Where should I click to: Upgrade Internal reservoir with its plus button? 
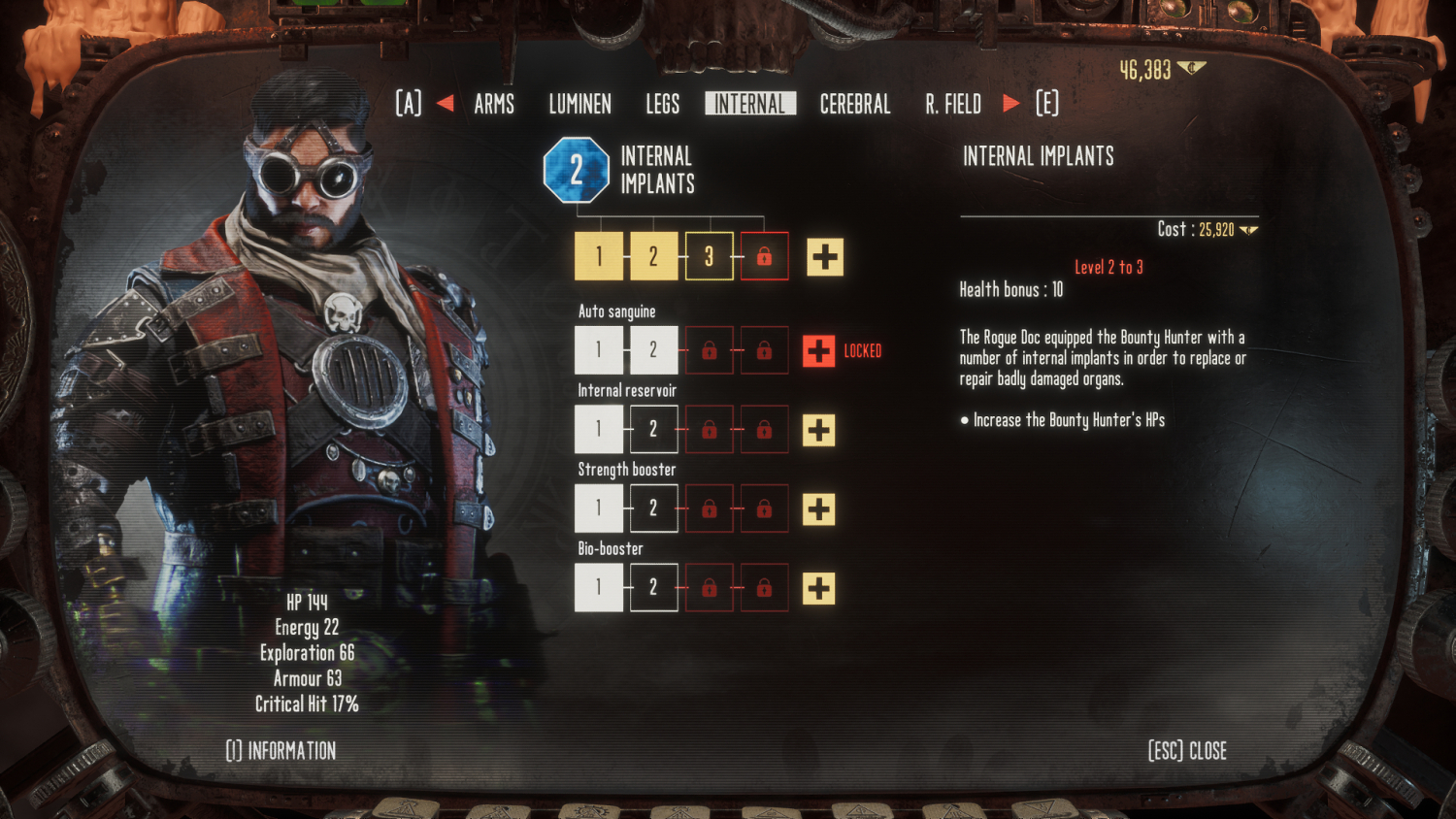click(819, 430)
